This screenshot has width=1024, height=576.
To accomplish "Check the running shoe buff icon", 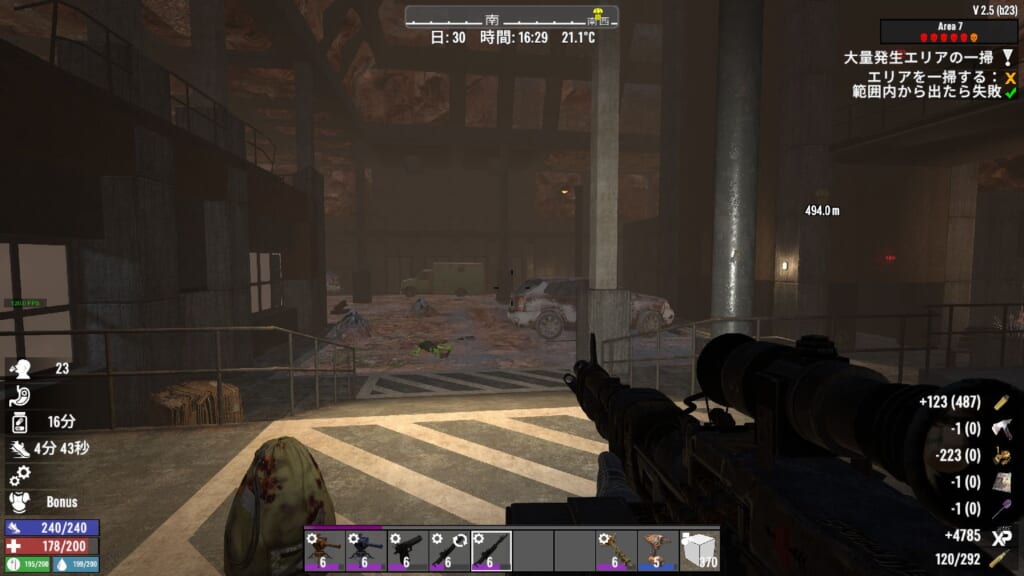I will (20, 449).
